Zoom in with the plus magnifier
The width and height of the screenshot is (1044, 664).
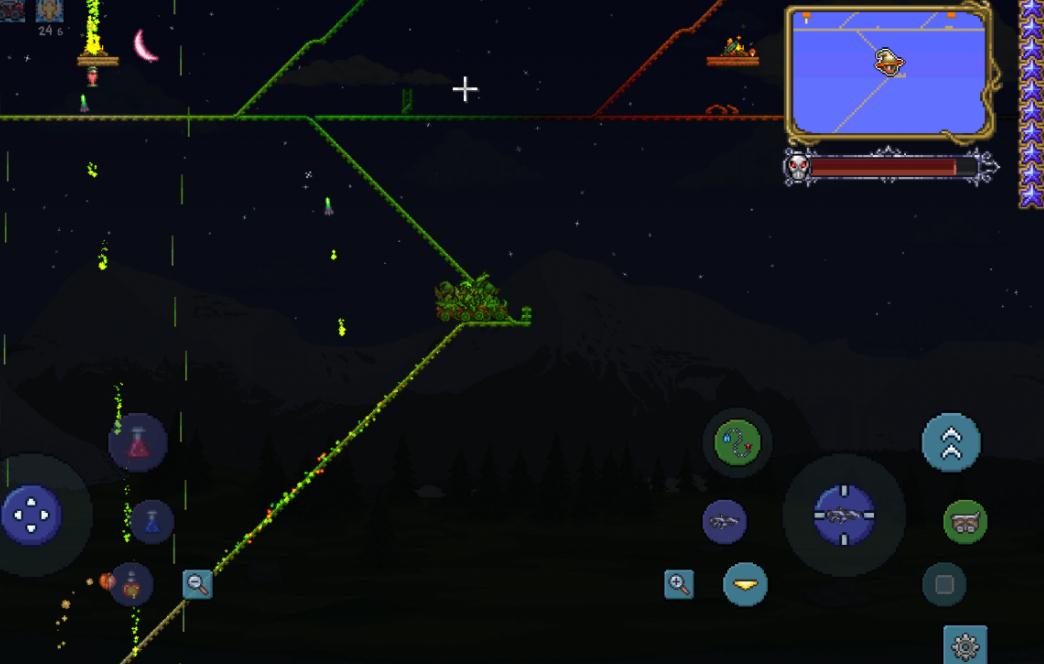click(679, 584)
